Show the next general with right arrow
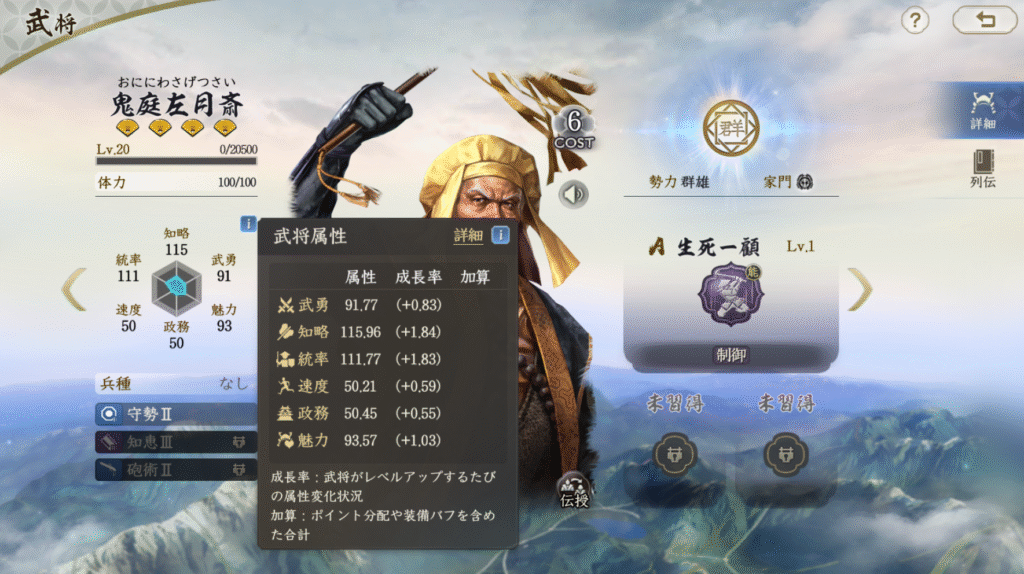Image resolution: width=1024 pixels, height=574 pixels. 859,290
